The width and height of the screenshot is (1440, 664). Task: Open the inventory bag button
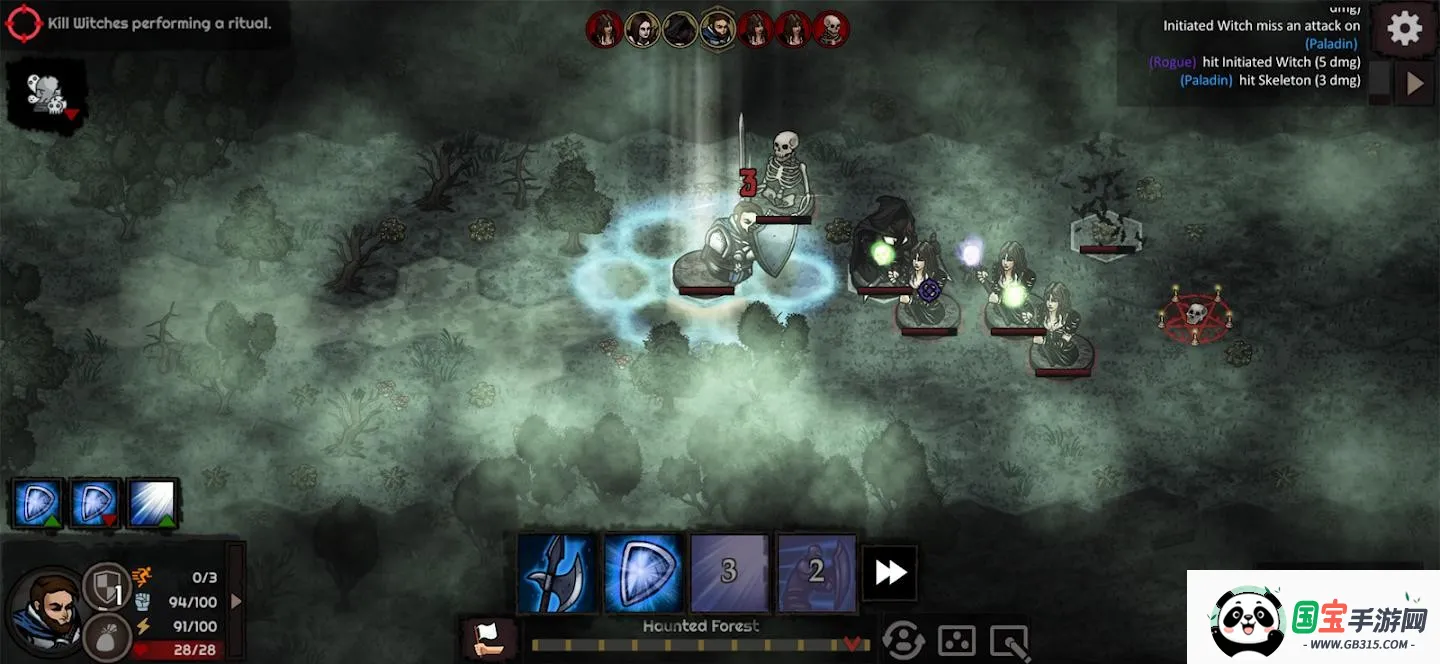(x=105, y=636)
